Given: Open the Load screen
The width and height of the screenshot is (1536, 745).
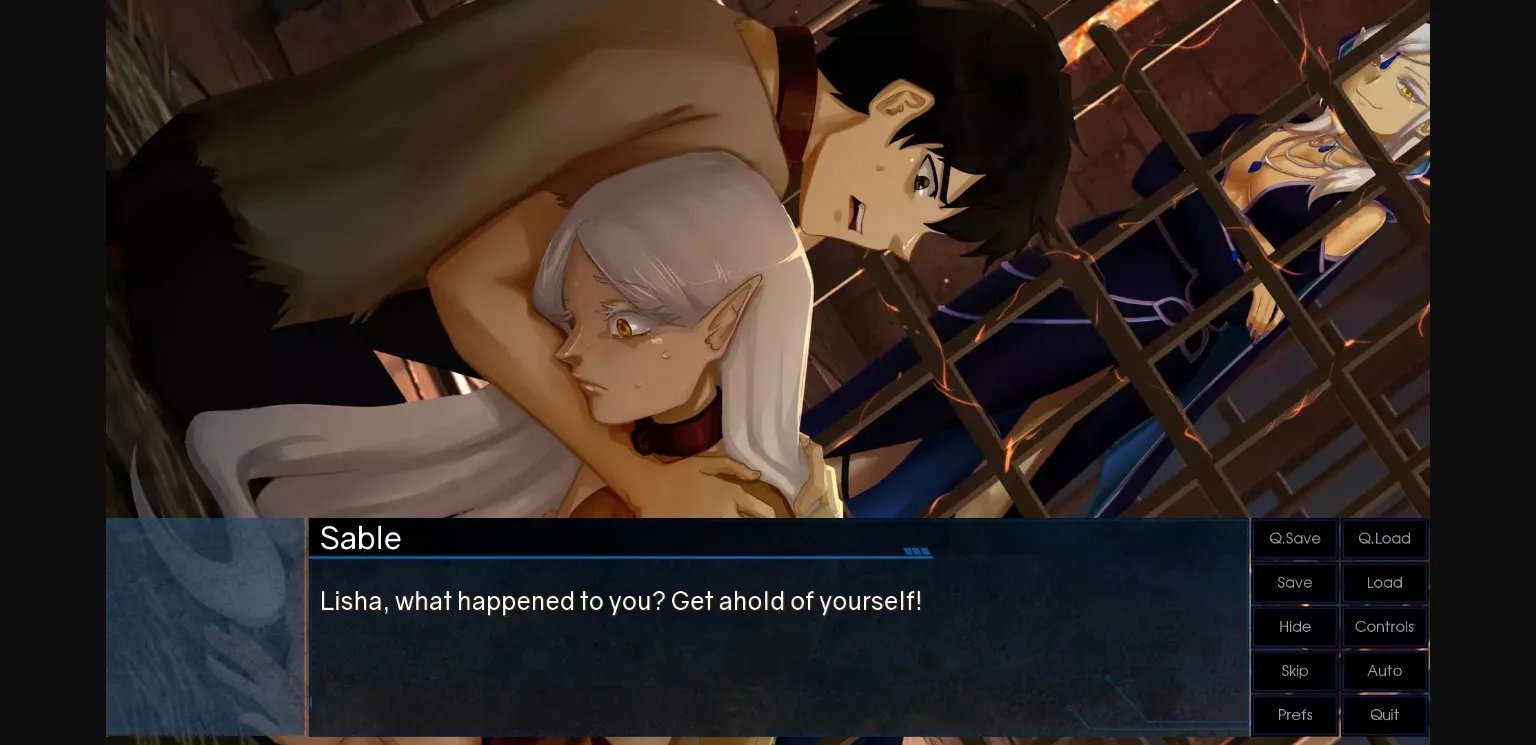Looking at the screenshot, I should (x=1384, y=582).
